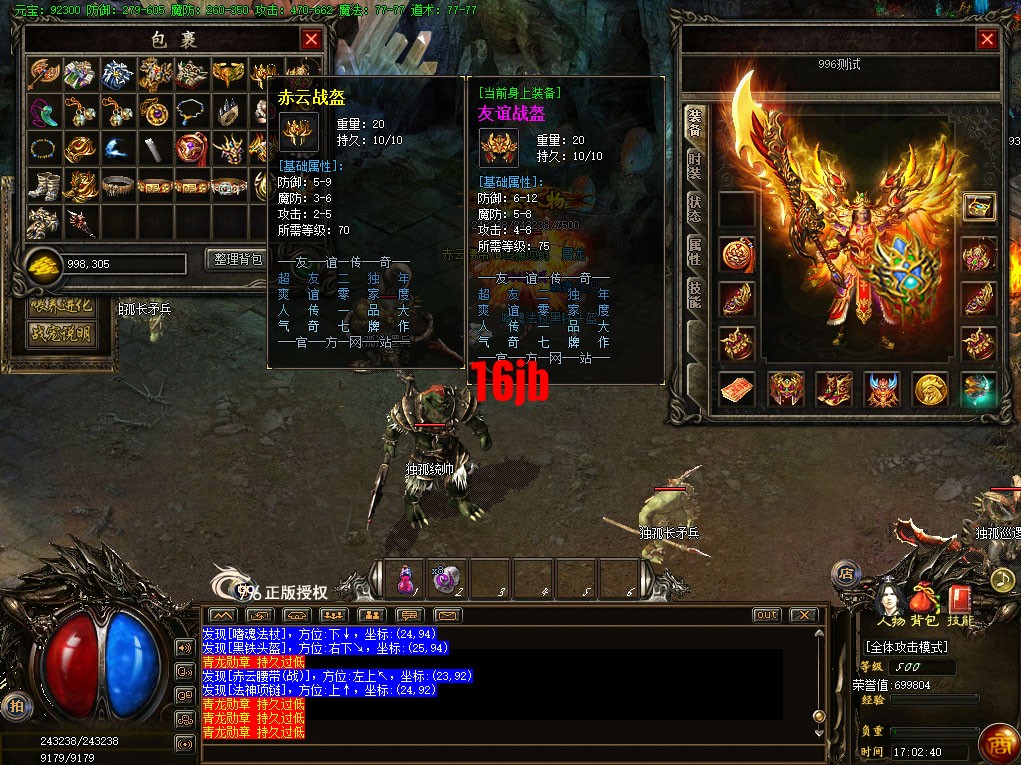This screenshot has height=765, width=1021.
Task: Switch to the 时装 costume tab
Action: pos(694,166)
